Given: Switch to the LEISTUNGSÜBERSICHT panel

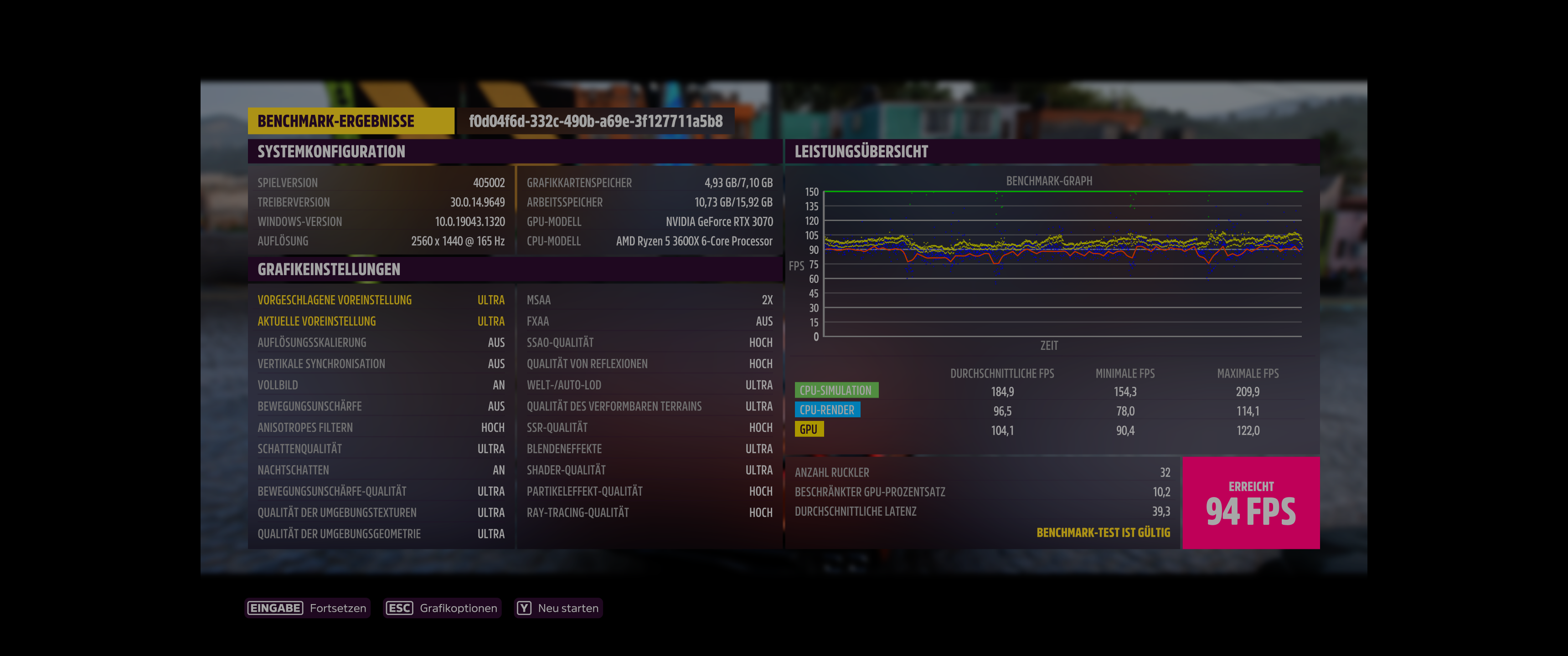Looking at the screenshot, I should coord(861,152).
